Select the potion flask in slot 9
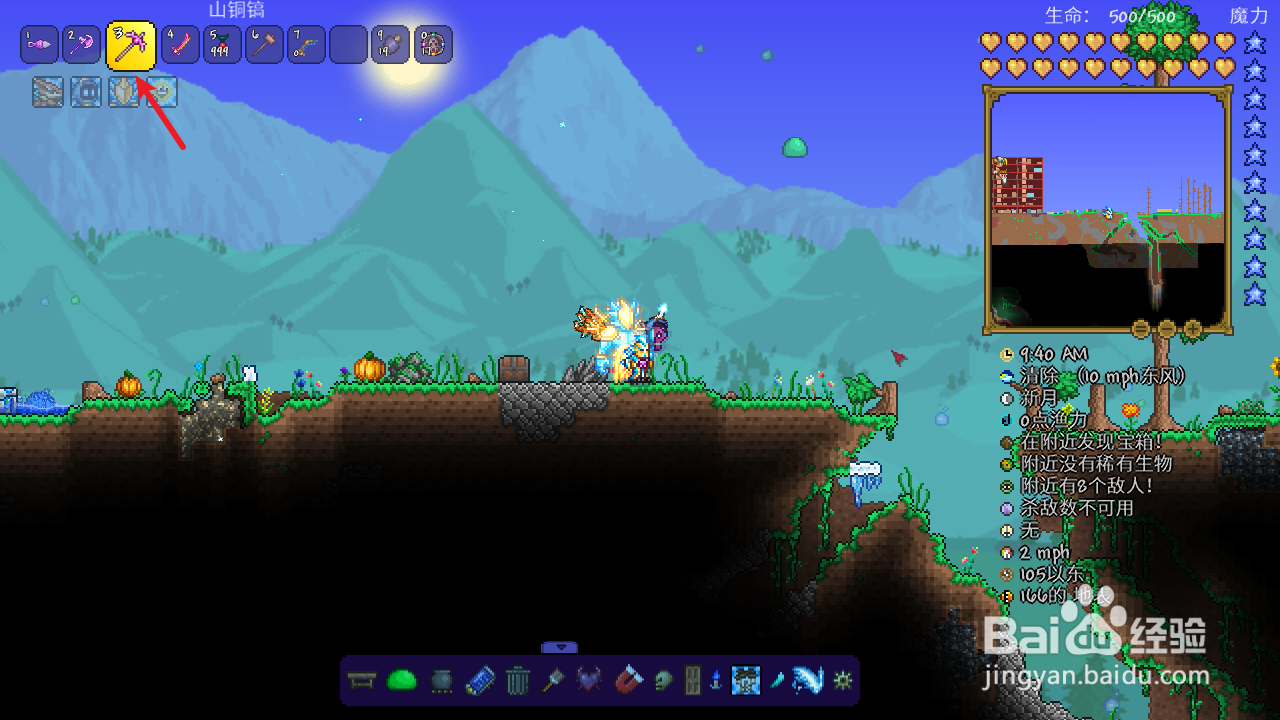 point(390,45)
